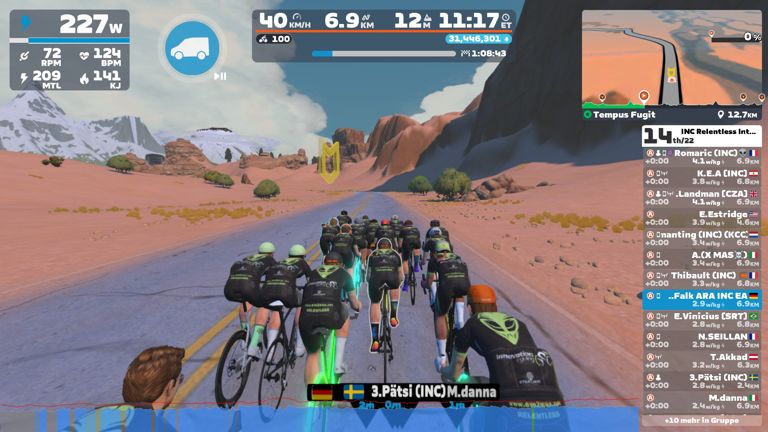Viewport: 768px width, 432px height.
Task: Click the 31,446,301 drops counter pill
Action: [x=479, y=39]
